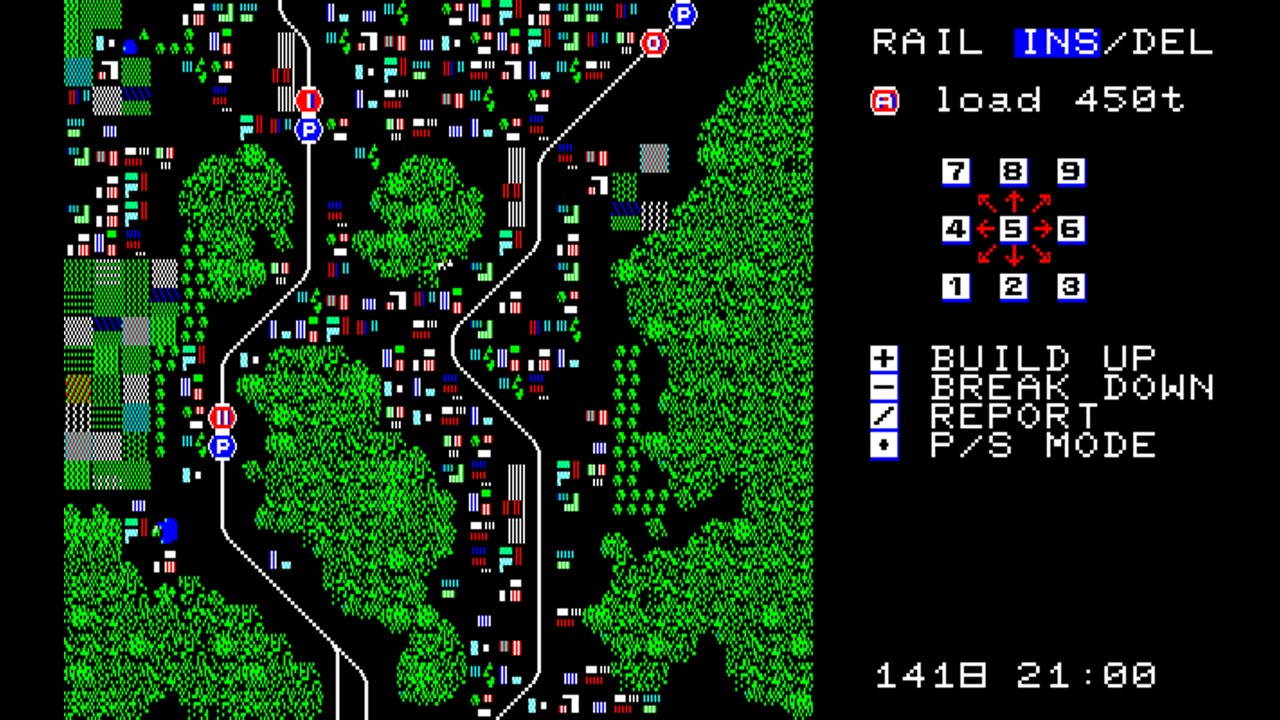
Task: Switch rail mode to DEL
Action: [x=1172, y=43]
